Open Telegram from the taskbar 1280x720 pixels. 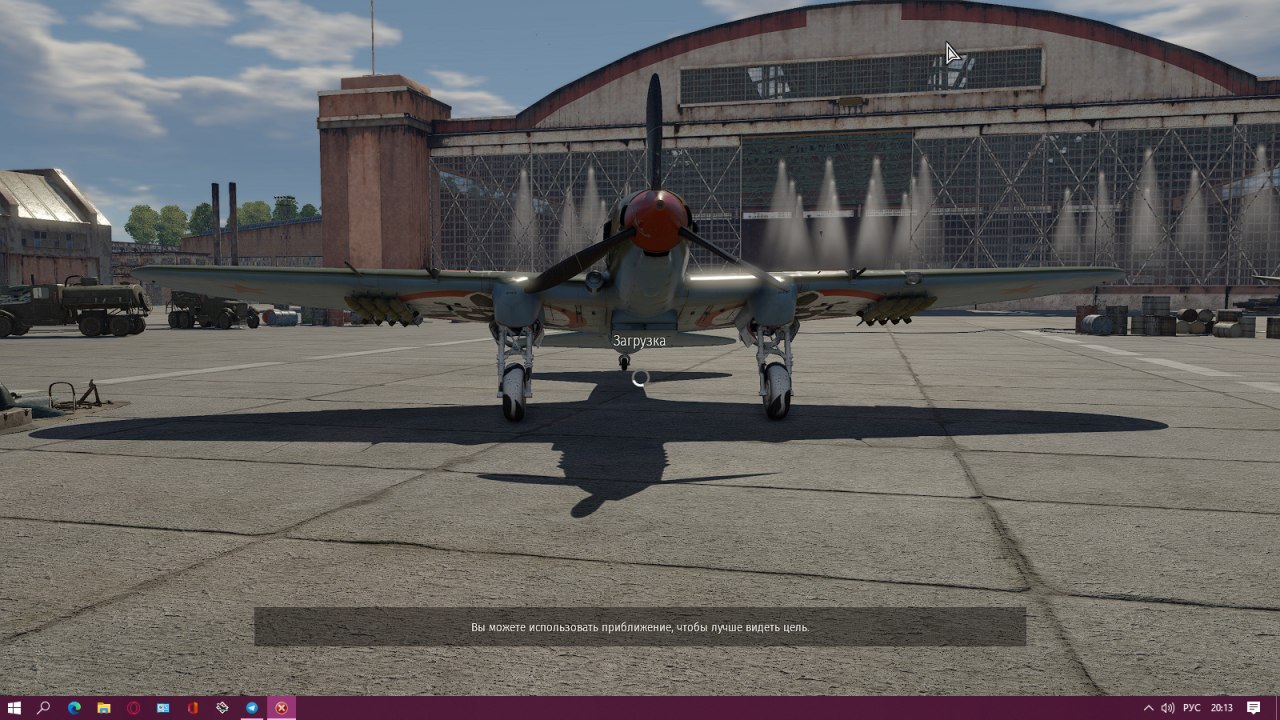point(252,708)
